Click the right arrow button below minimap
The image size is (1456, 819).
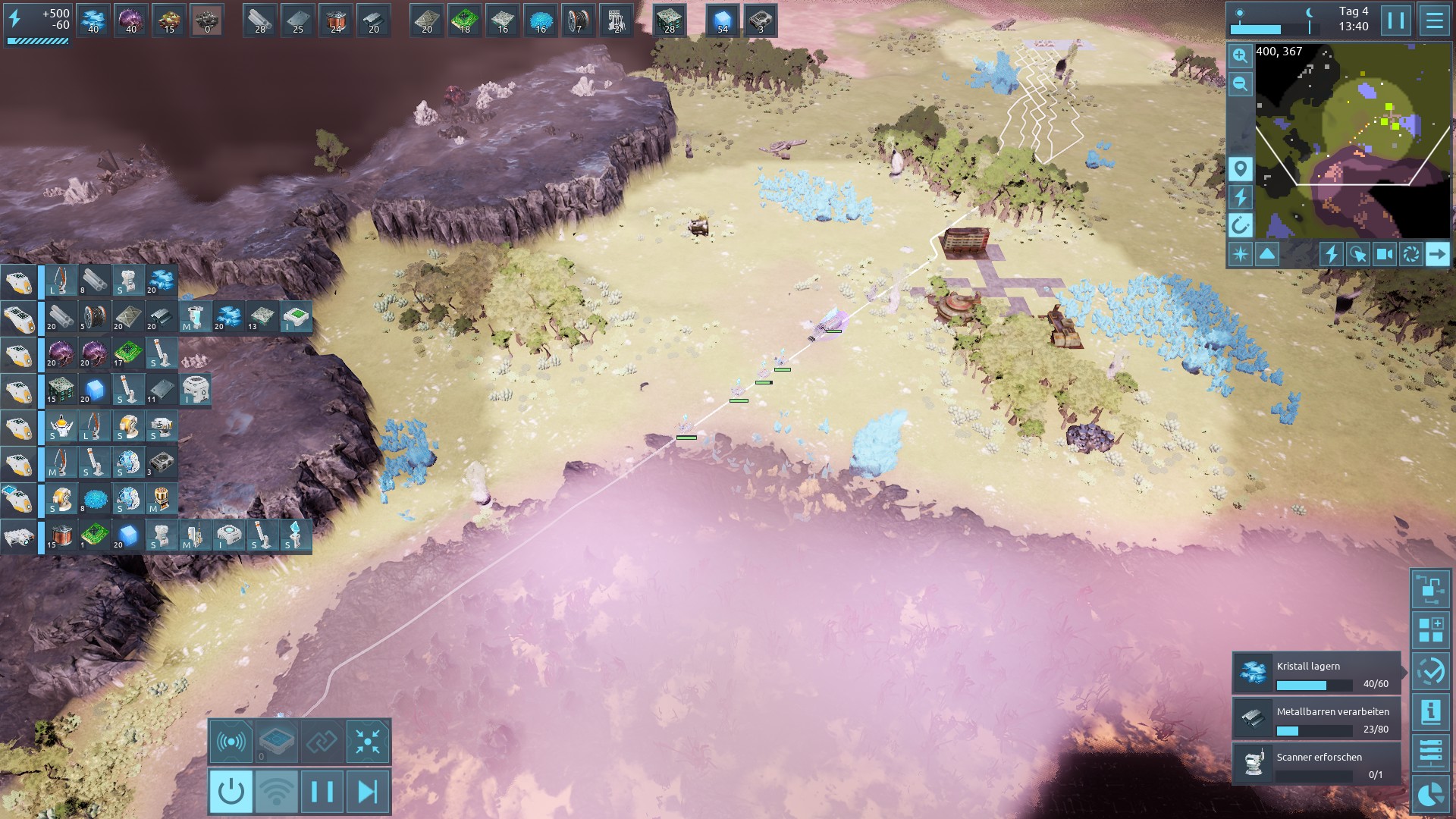1436,254
